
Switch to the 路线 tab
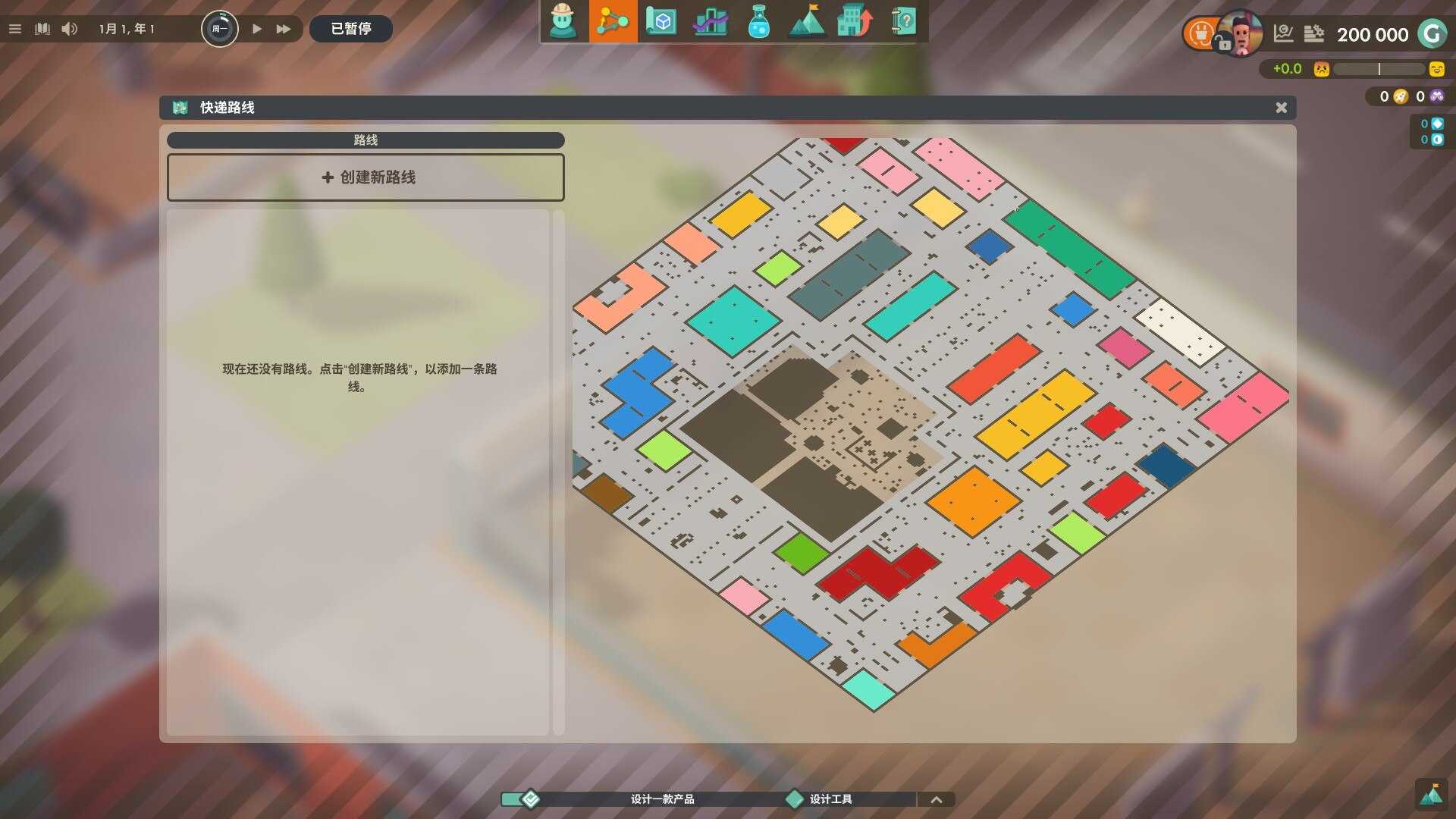coord(366,140)
